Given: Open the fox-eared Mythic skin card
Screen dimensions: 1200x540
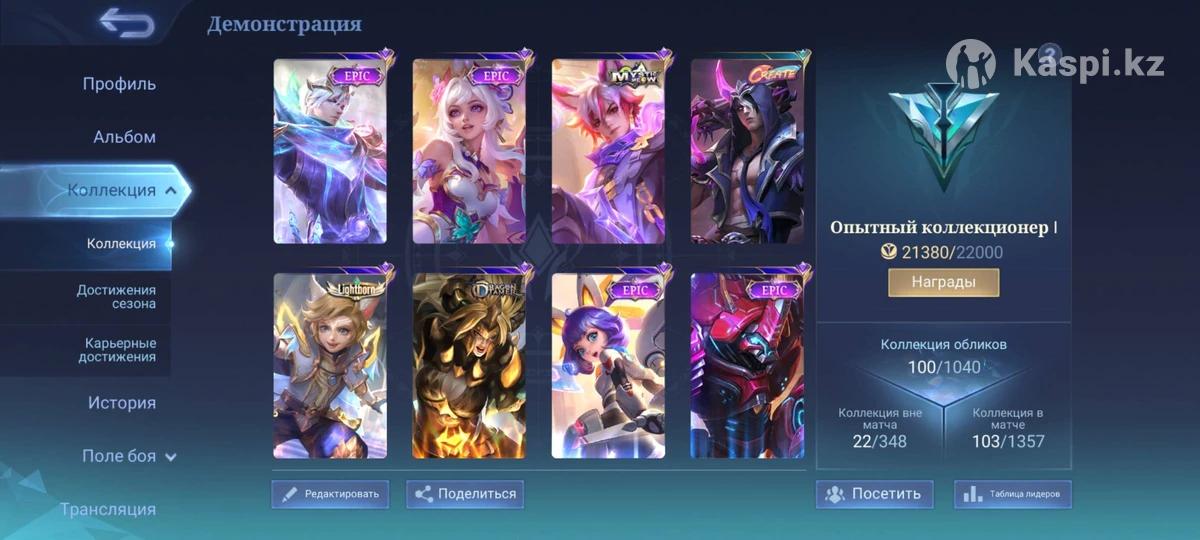Looking at the screenshot, I should click(608, 151).
